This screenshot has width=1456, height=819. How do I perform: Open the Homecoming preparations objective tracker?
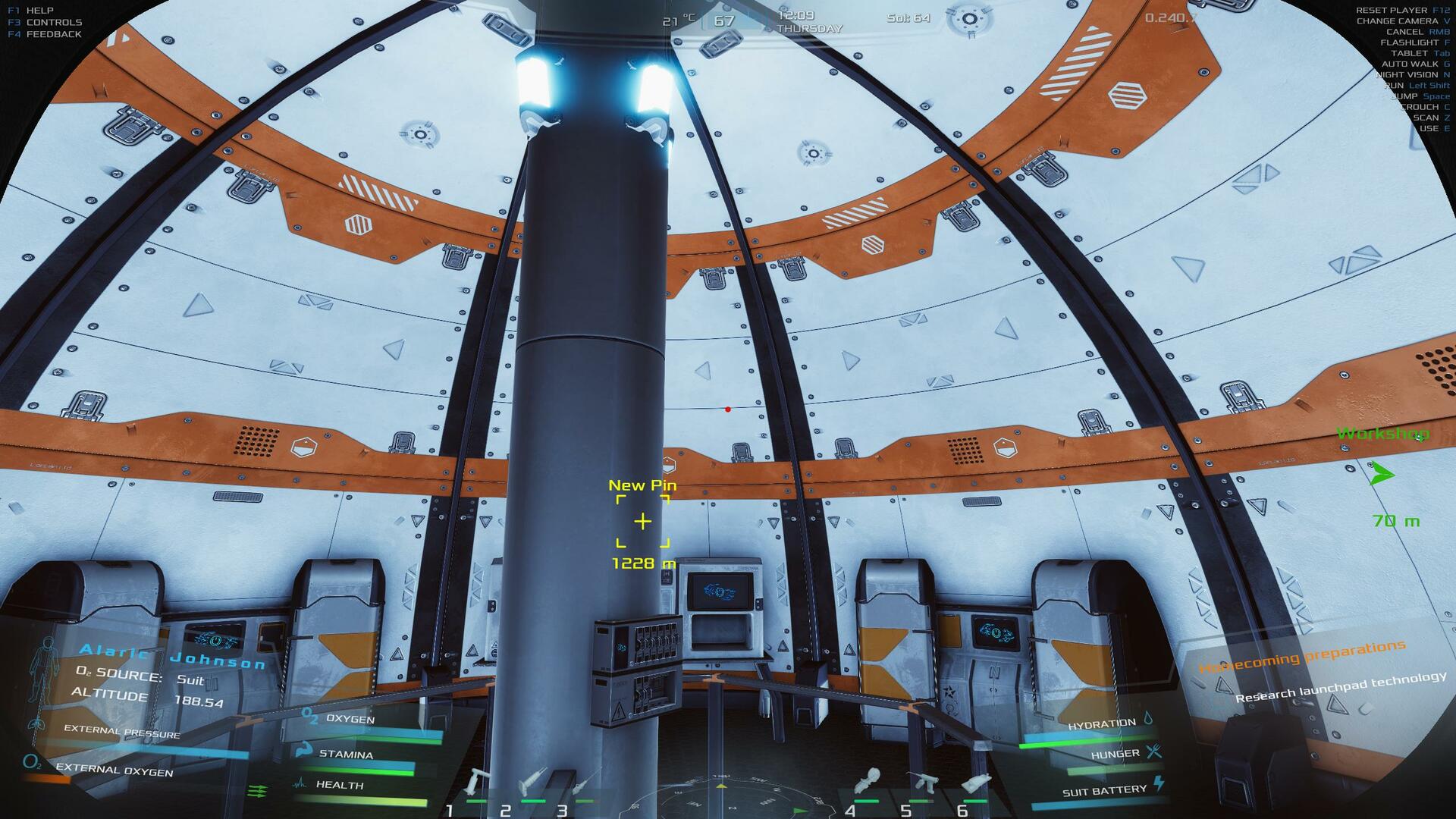[x=1301, y=657]
